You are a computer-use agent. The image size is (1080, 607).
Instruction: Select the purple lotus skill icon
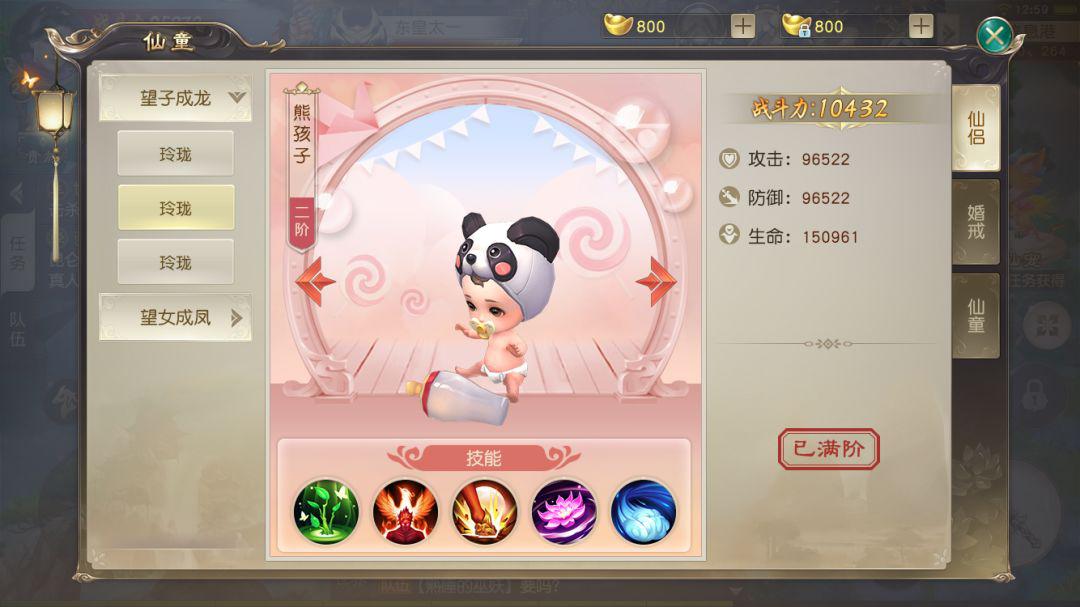coord(564,512)
